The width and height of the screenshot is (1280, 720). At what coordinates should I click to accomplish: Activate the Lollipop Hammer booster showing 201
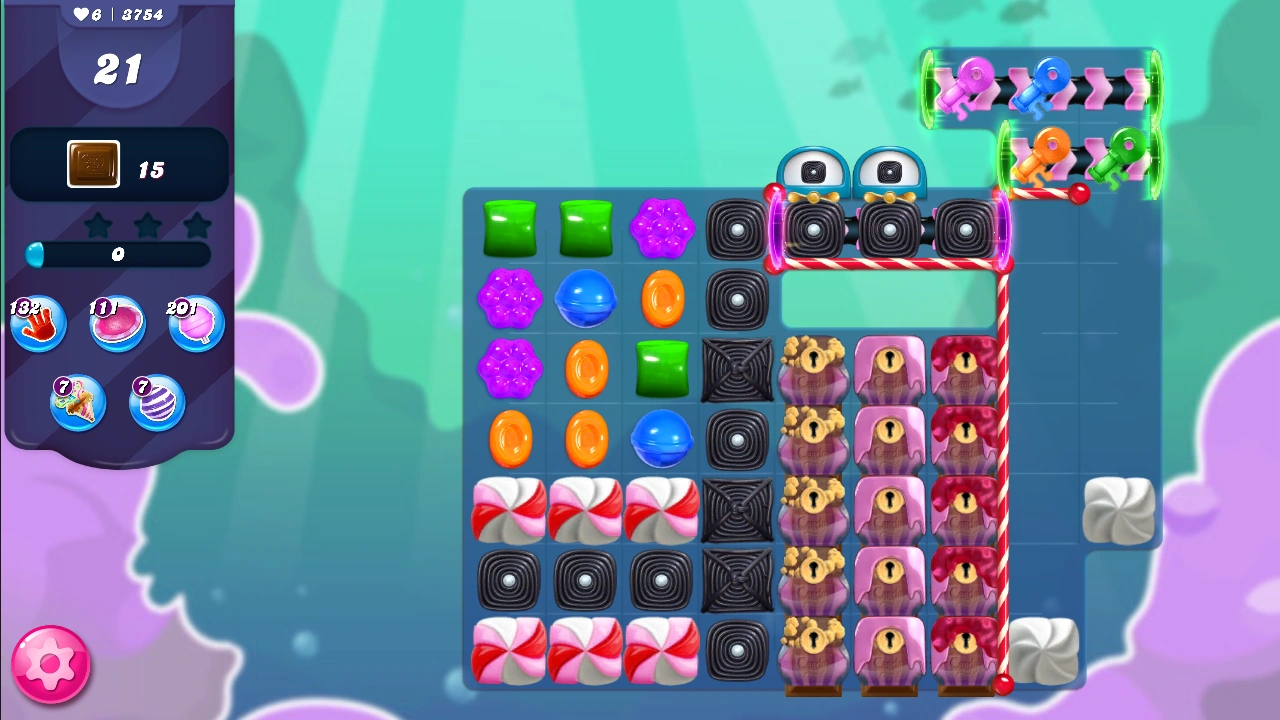click(x=196, y=323)
